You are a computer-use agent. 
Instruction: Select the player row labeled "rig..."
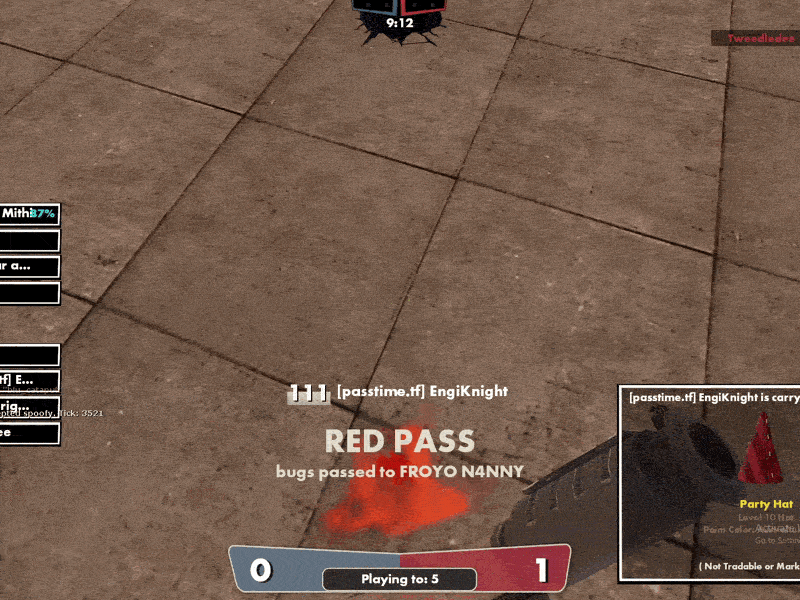[x=29, y=406]
